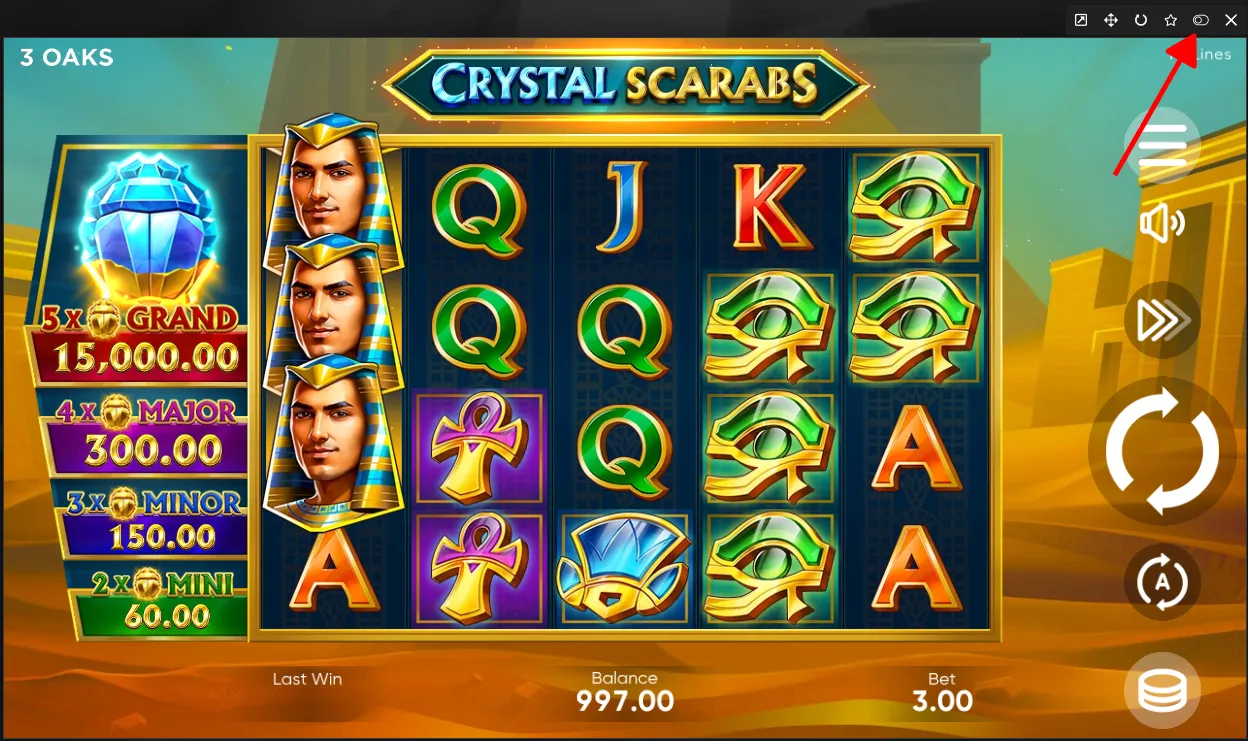Open the hamburger game menu

tap(1162, 146)
